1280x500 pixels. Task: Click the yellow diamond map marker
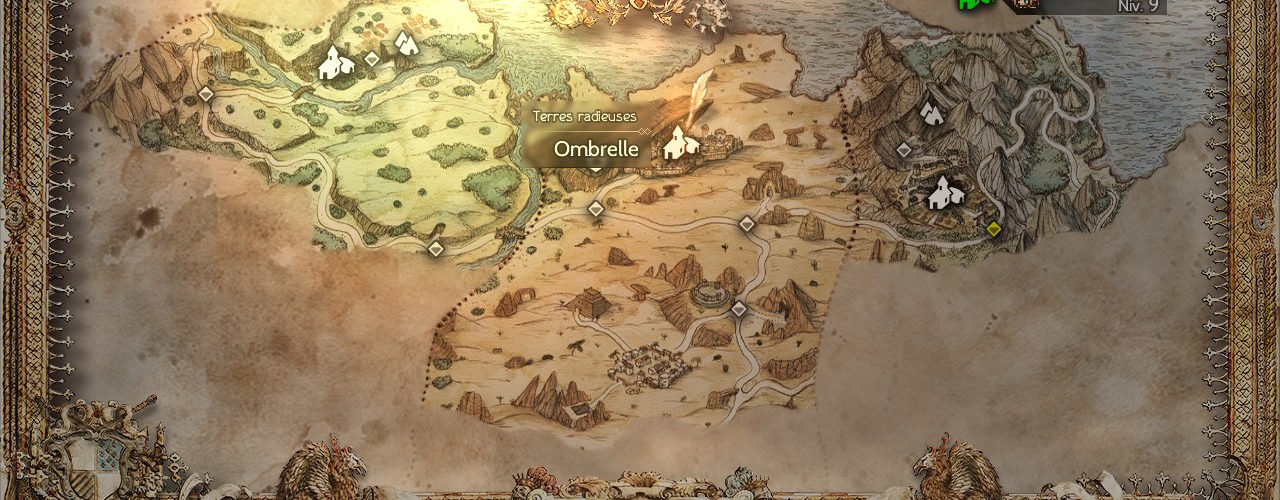point(993,229)
